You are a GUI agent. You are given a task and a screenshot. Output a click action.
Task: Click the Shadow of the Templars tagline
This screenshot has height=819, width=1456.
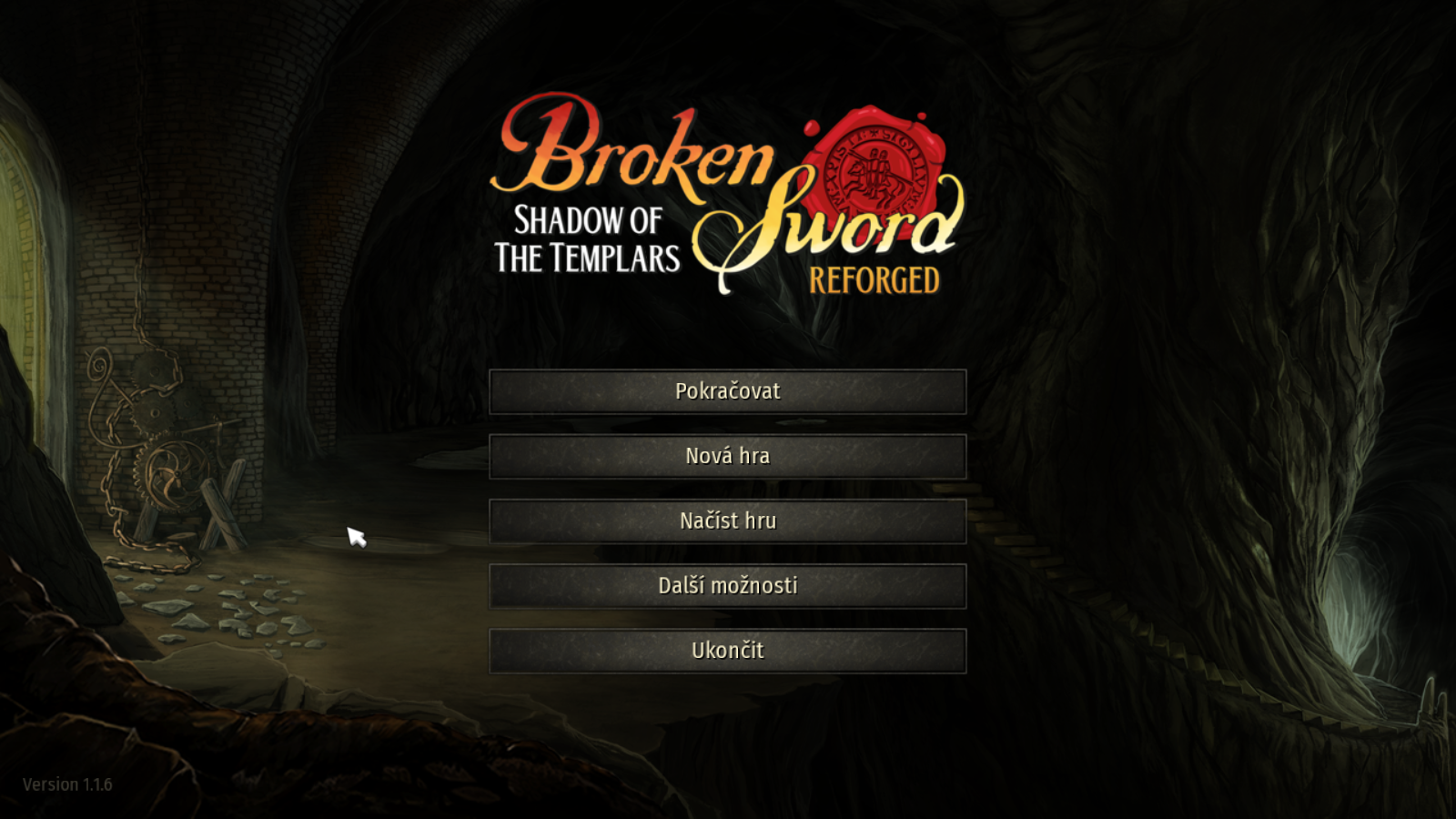coord(586,238)
